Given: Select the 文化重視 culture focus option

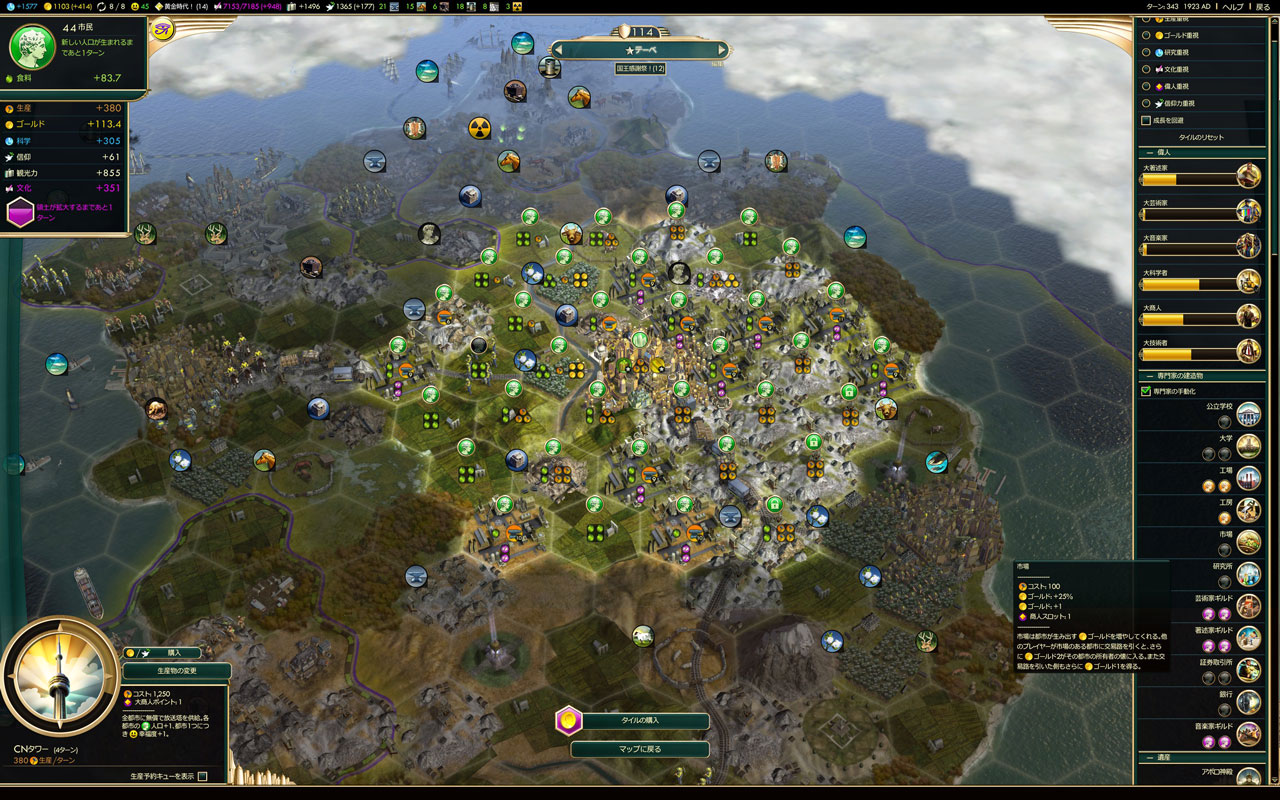Looking at the screenshot, I should [1146, 69].
